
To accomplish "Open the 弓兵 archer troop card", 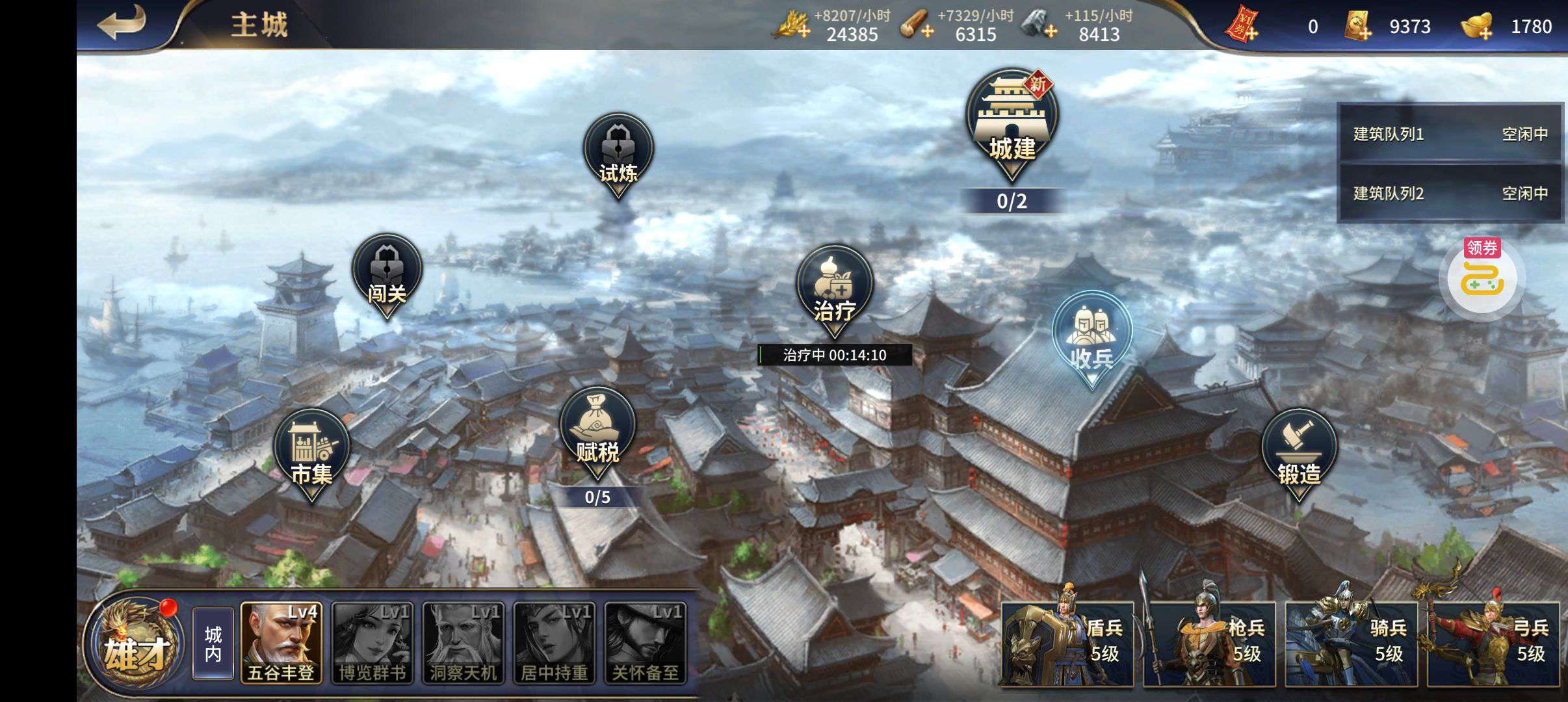I will 1494,643.
